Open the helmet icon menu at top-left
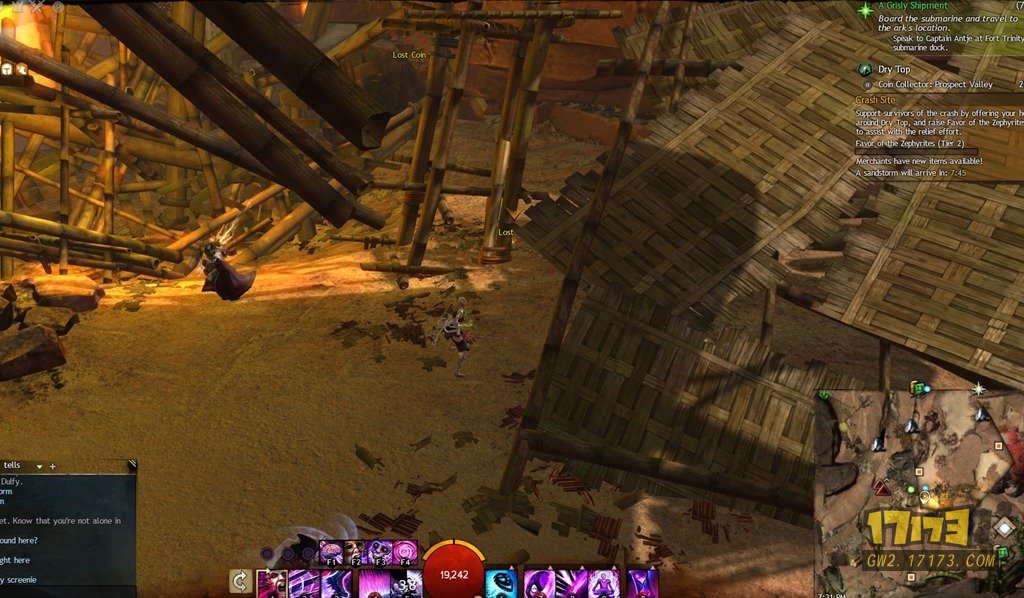Image resolution: width=1024 pixels, height=598 pixels. tap(8, 69)
